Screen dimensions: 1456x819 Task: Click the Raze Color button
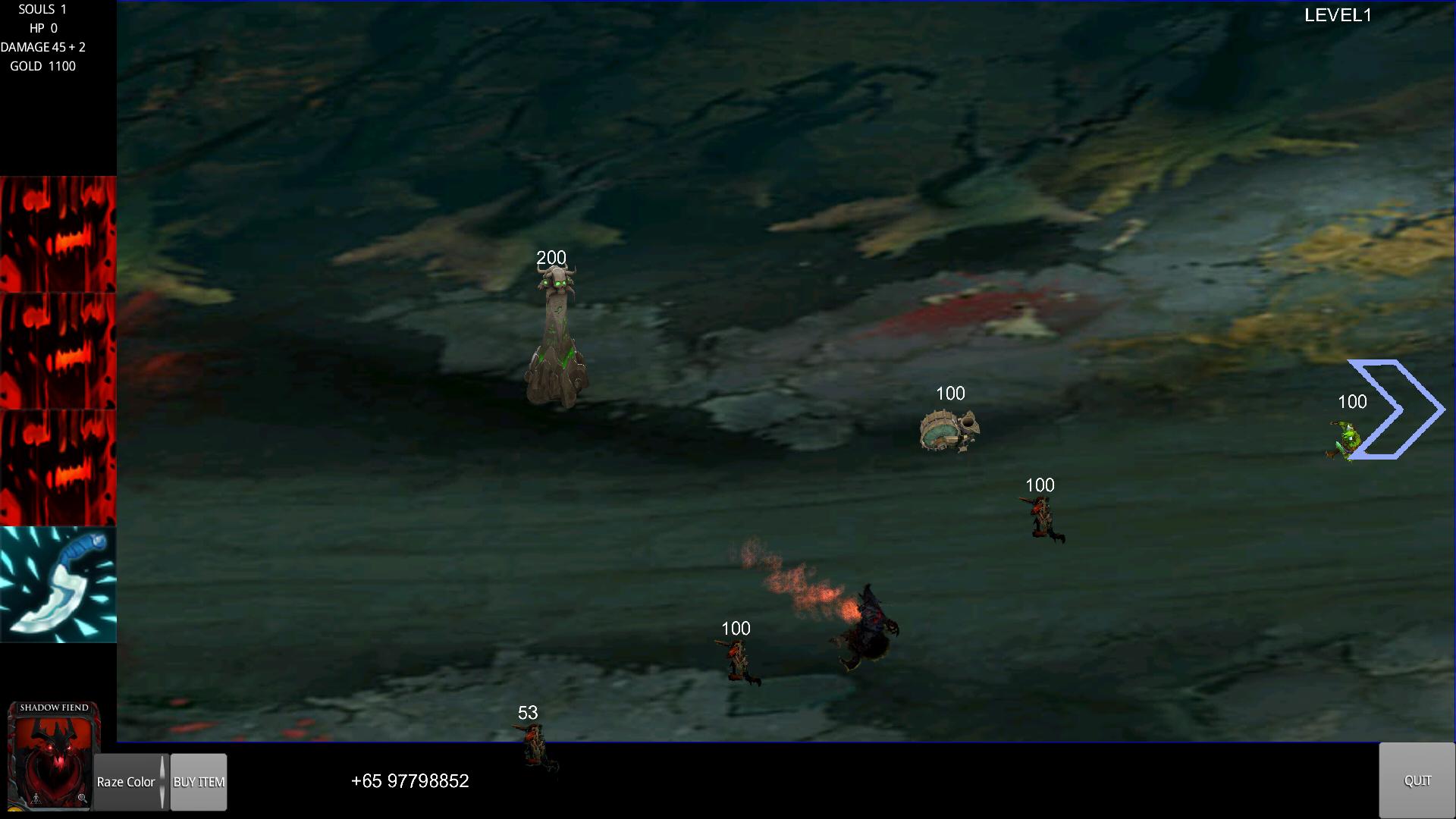tap(125, 782)
